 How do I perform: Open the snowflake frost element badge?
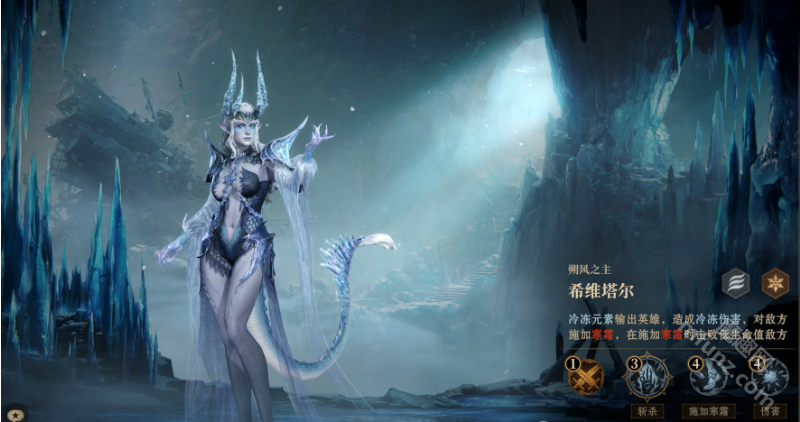point(774,283)
